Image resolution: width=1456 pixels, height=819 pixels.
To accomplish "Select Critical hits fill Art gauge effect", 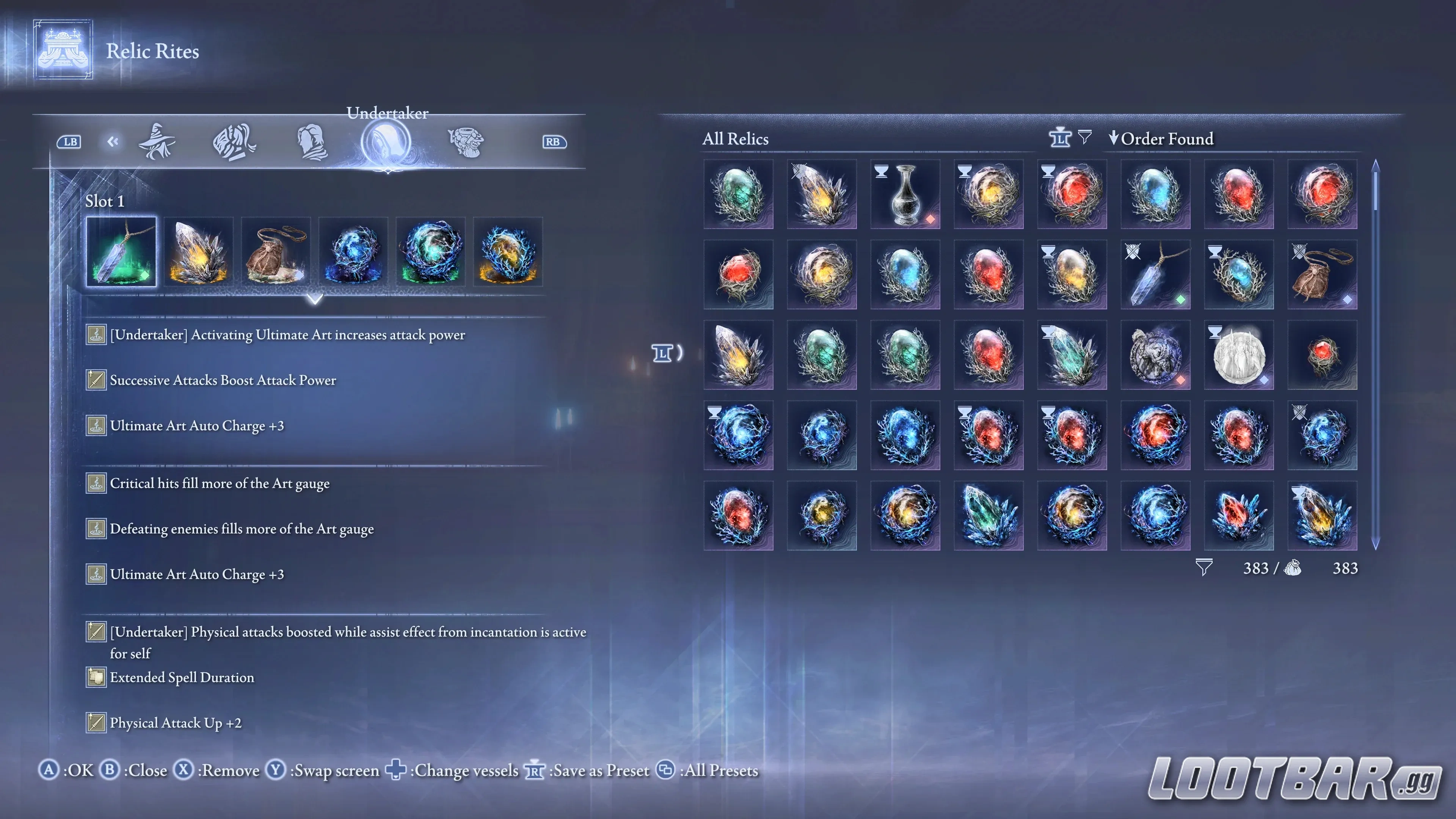I will tap(219, 484).
